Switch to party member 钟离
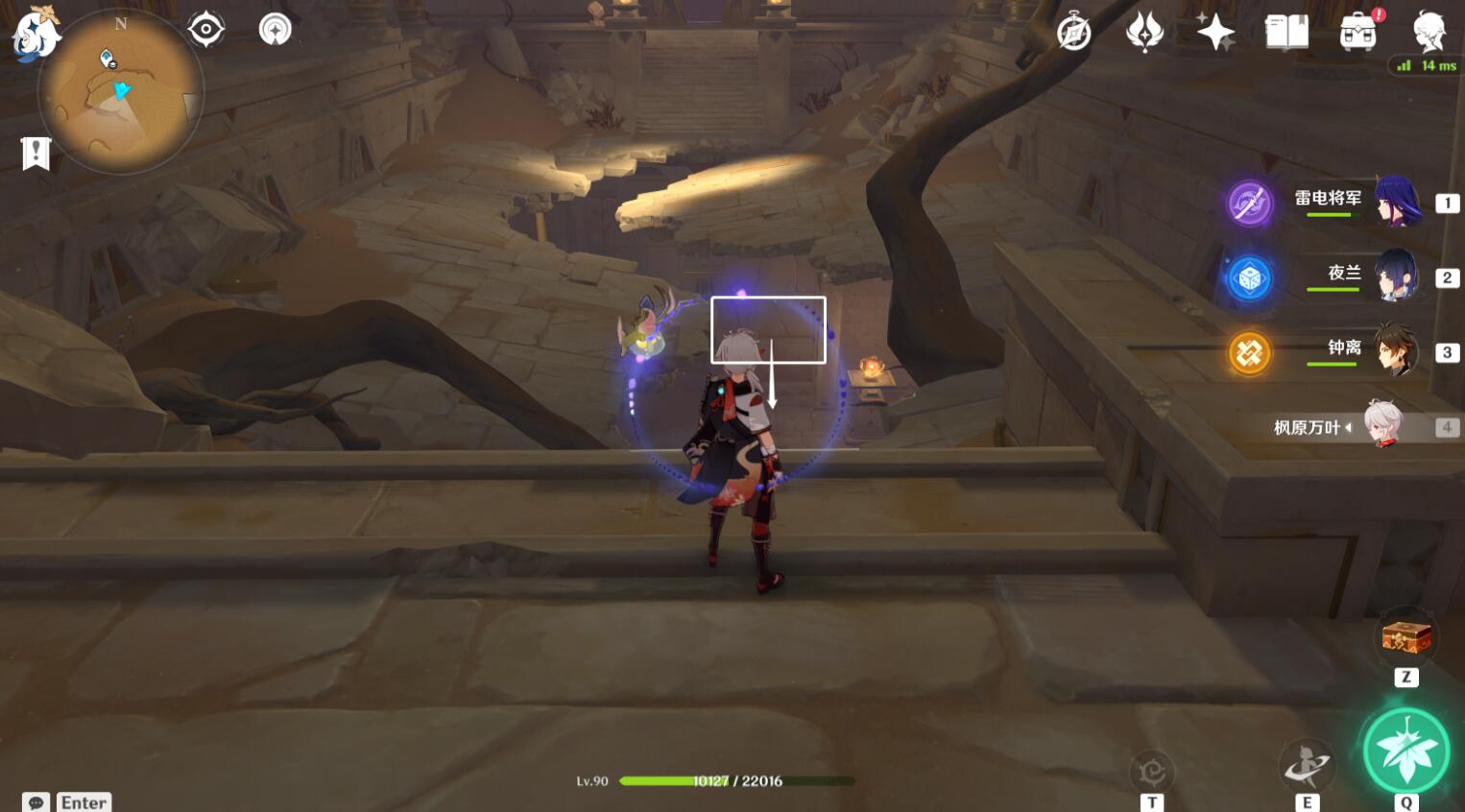The height and width of the screenshot is (812, 1465). click(x=1397, y=350)
